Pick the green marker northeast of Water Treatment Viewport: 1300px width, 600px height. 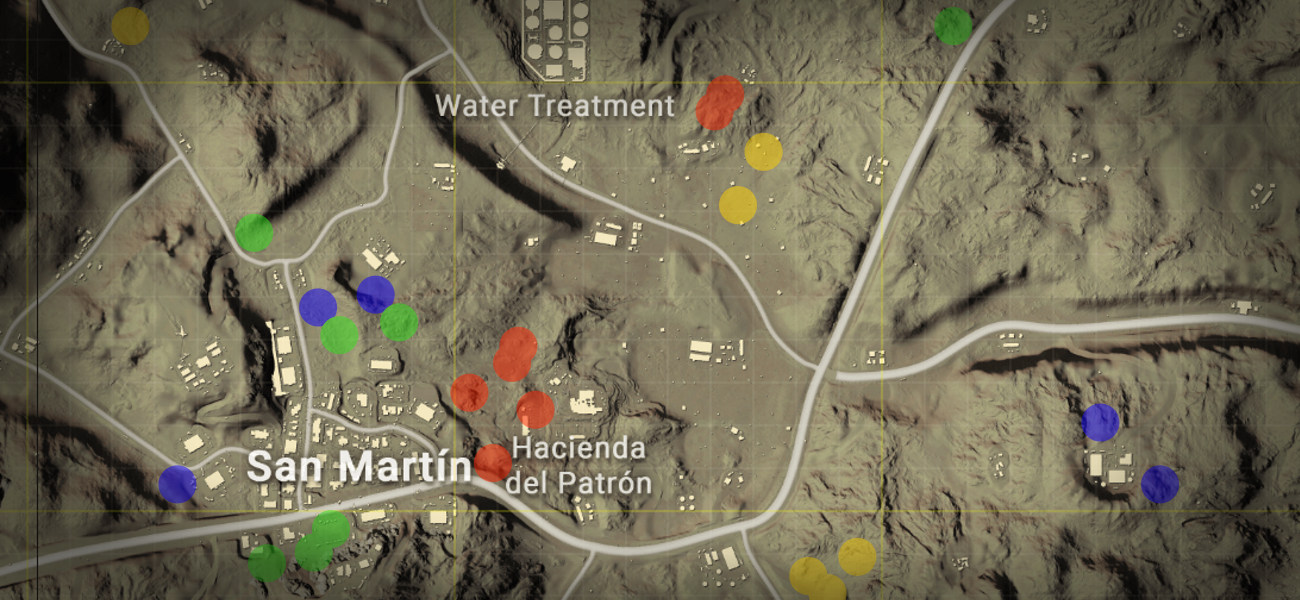tap(953, 27)
